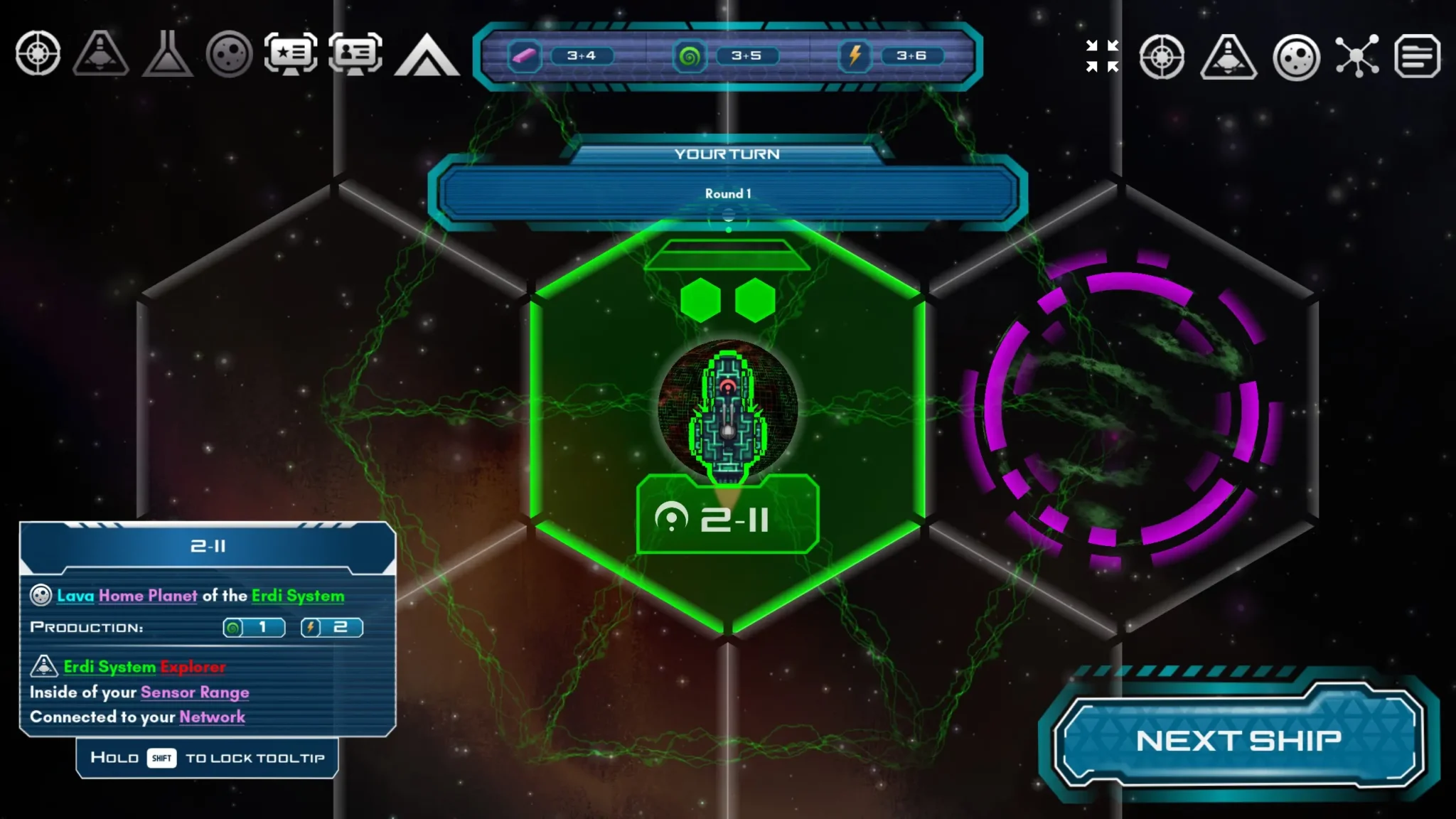Click the Network link in the tooltip

[x=212, y=717]
